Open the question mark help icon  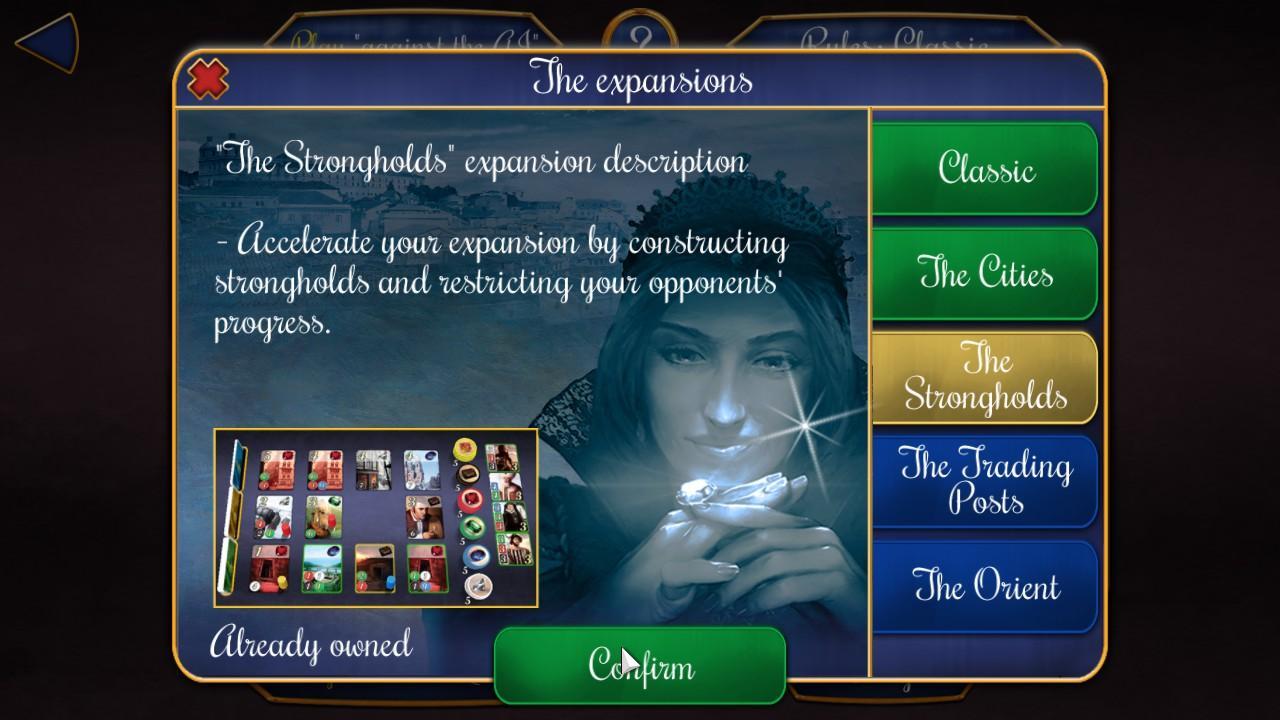(639, 28)
